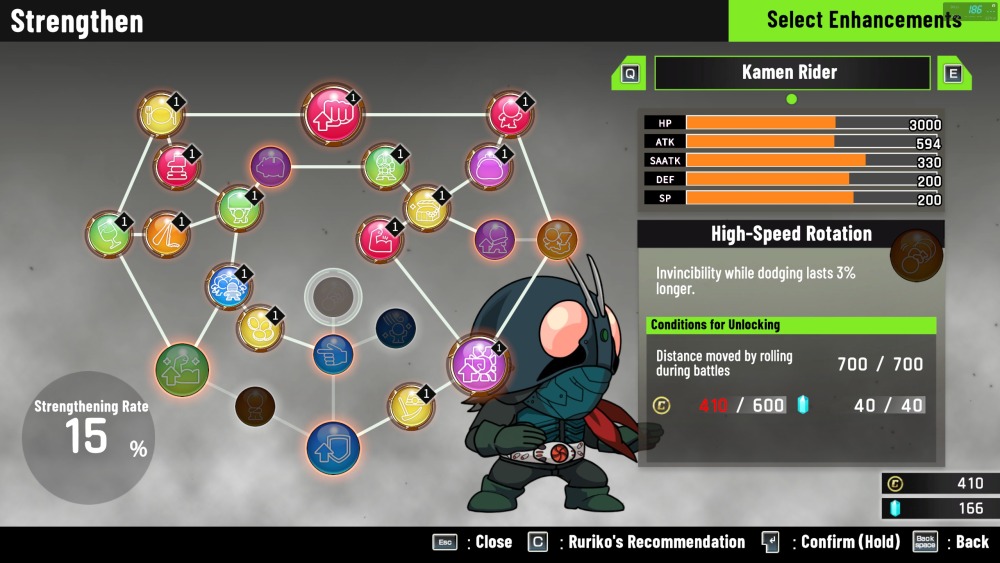Viewport: 1000px width, 563px height.
Task: Confirm the selected enhancement
Action: tap(770, 542)
